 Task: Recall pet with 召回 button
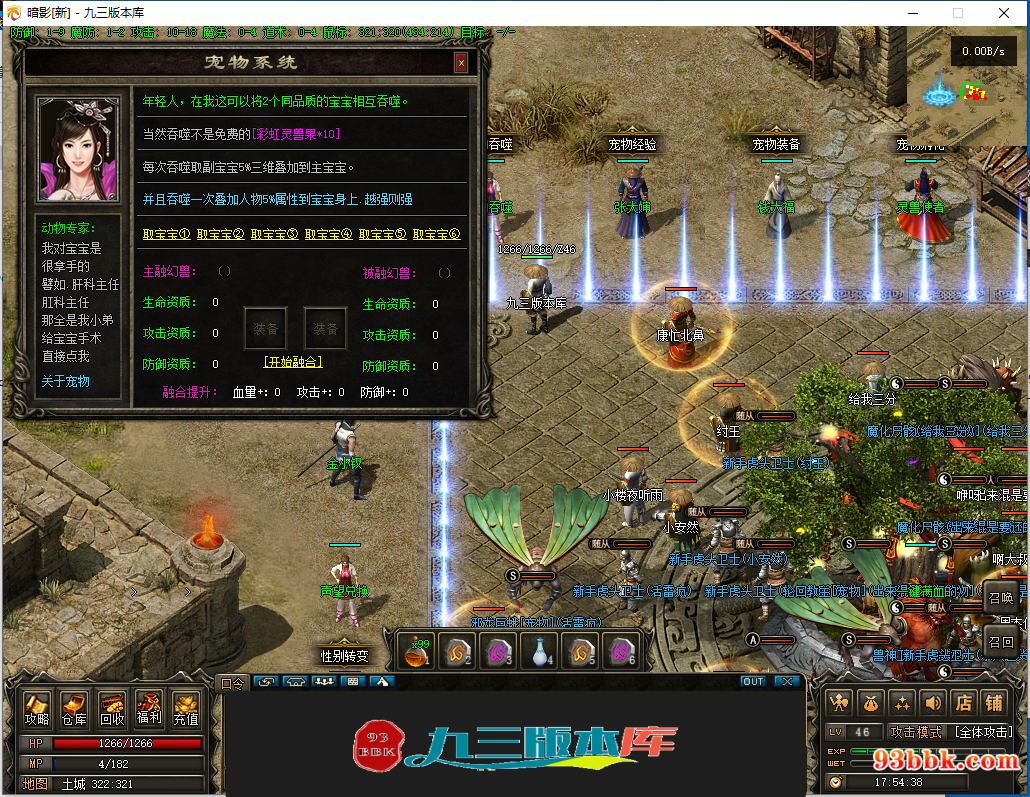tap(1001, 641)
